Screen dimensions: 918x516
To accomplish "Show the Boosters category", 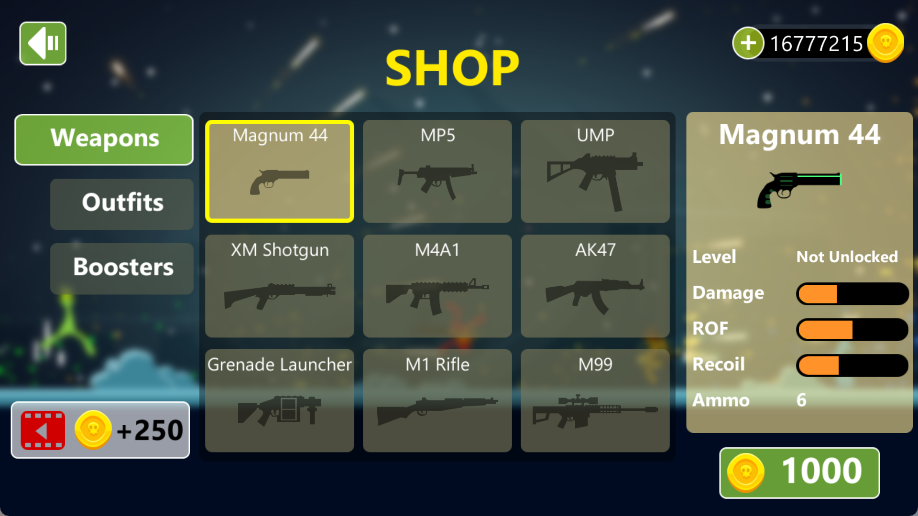I will tap(122, 268).
